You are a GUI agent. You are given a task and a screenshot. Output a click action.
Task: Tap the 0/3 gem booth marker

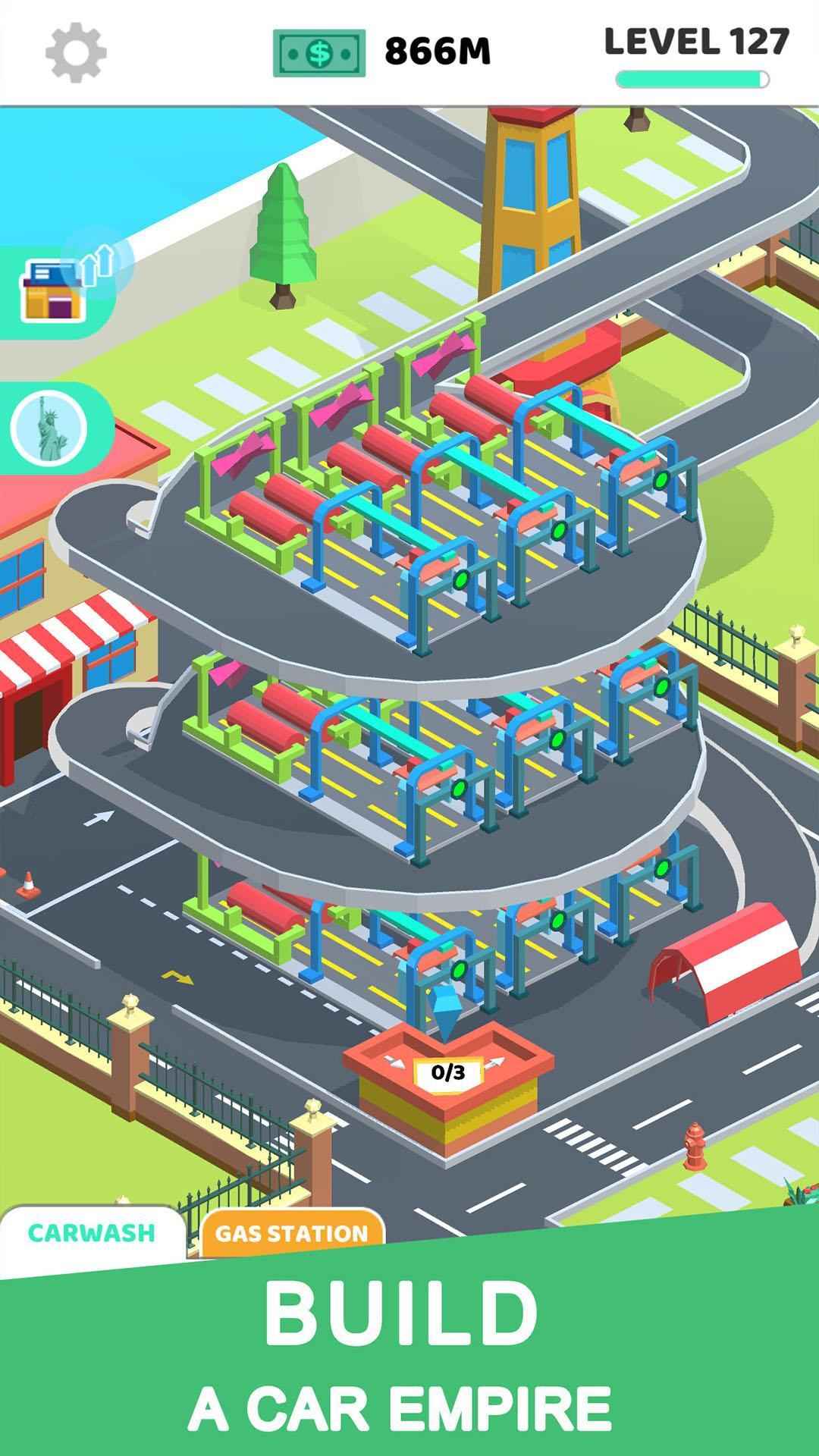[447, 1072]
